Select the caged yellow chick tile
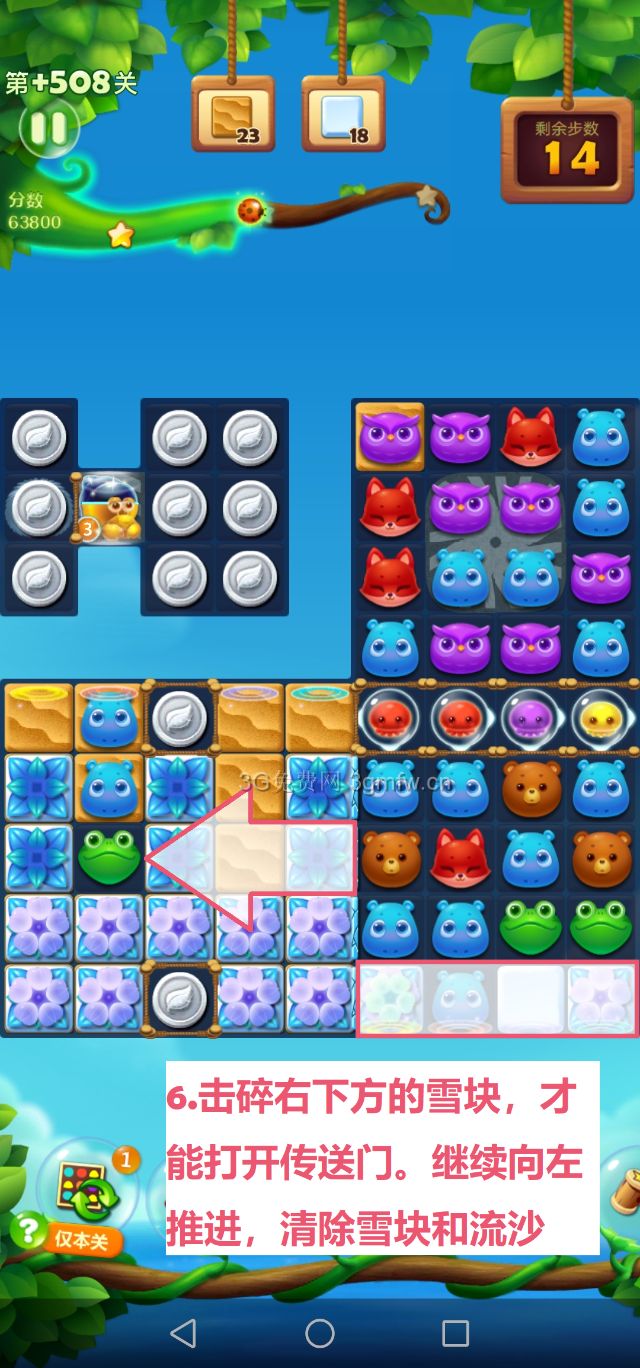This screenshot has width=640, height=1368. (x=111, y=507)
